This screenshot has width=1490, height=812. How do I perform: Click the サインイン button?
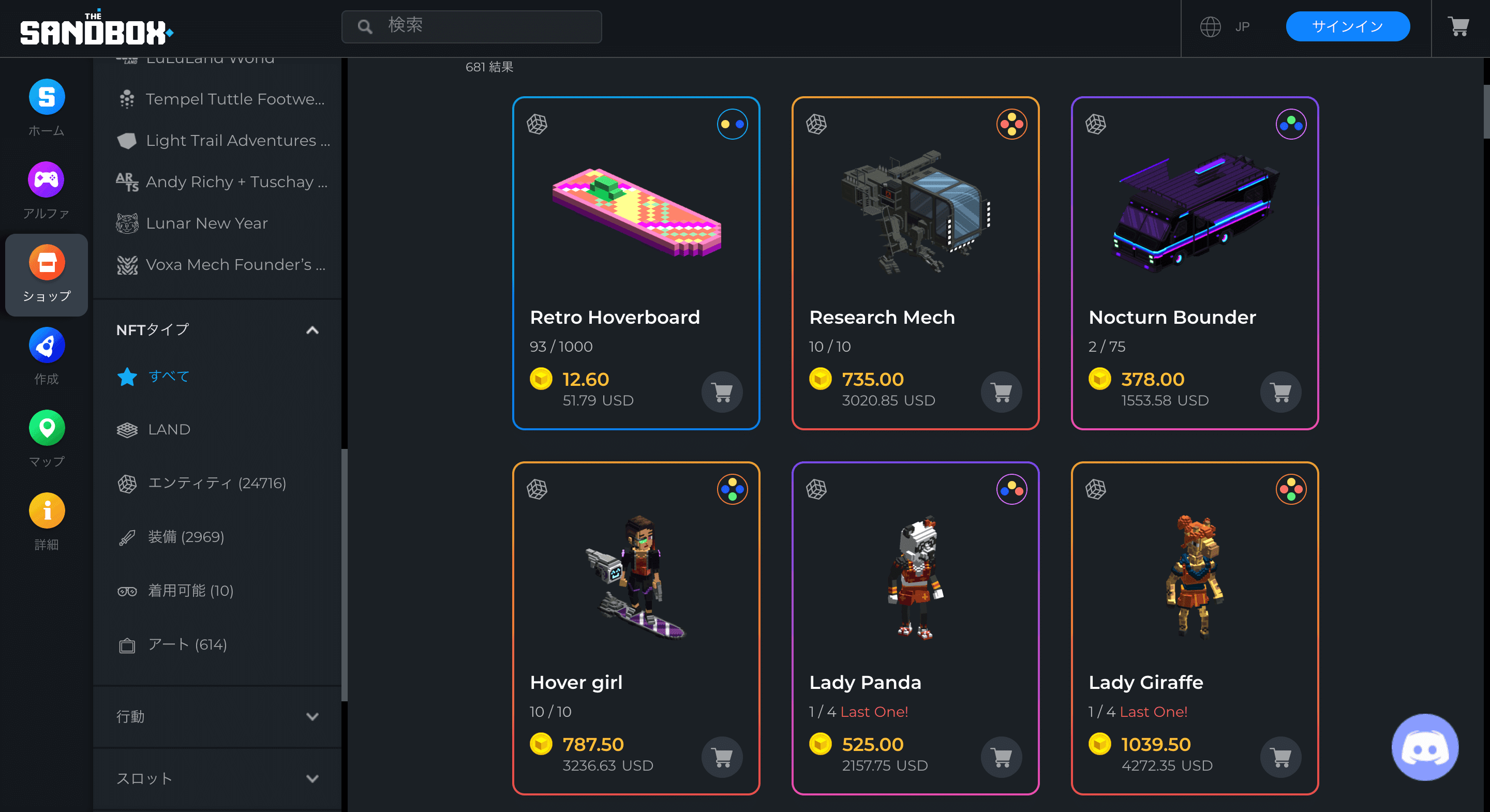tap(1348, 26)
